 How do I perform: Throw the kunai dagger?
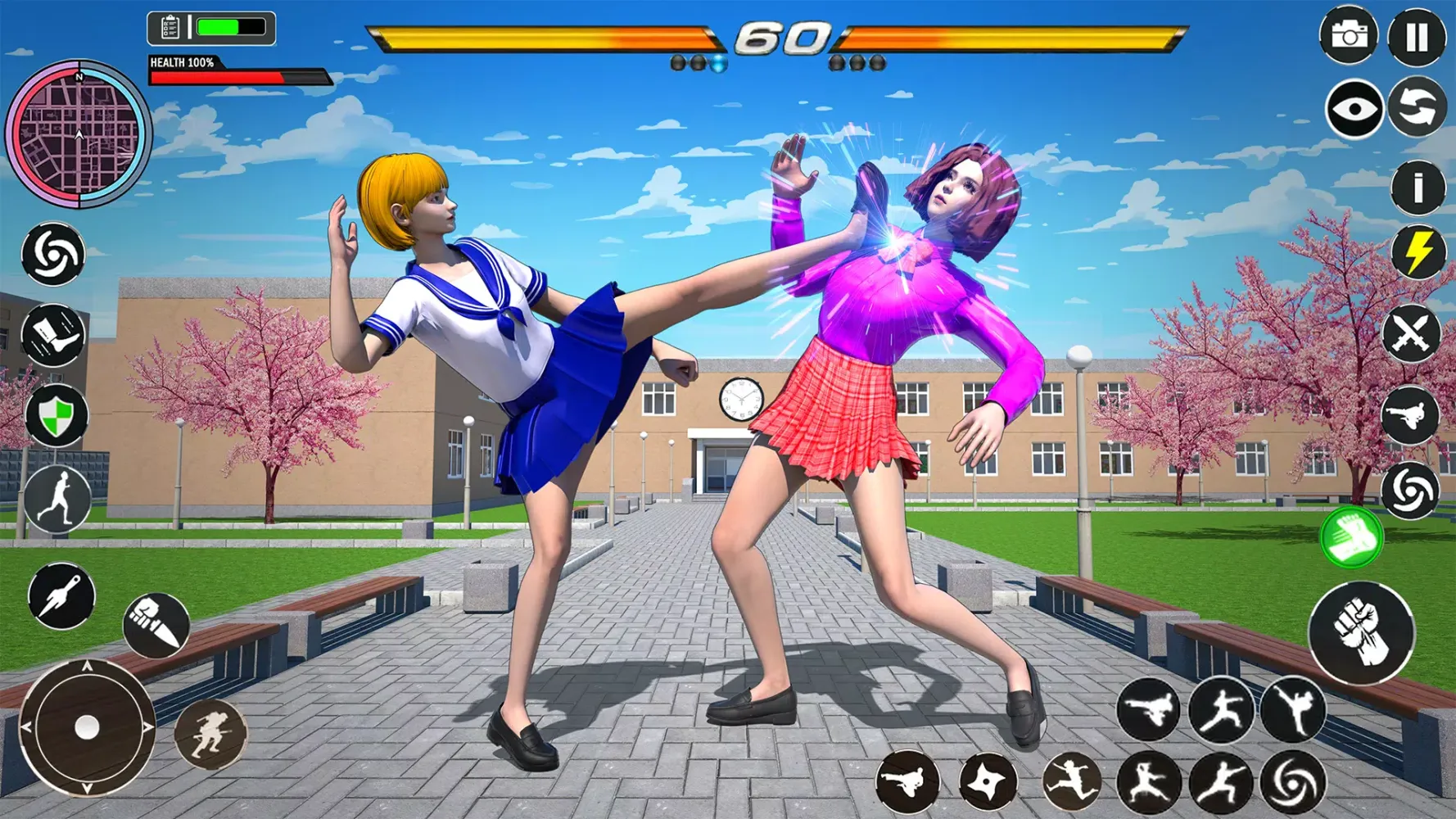61,595
